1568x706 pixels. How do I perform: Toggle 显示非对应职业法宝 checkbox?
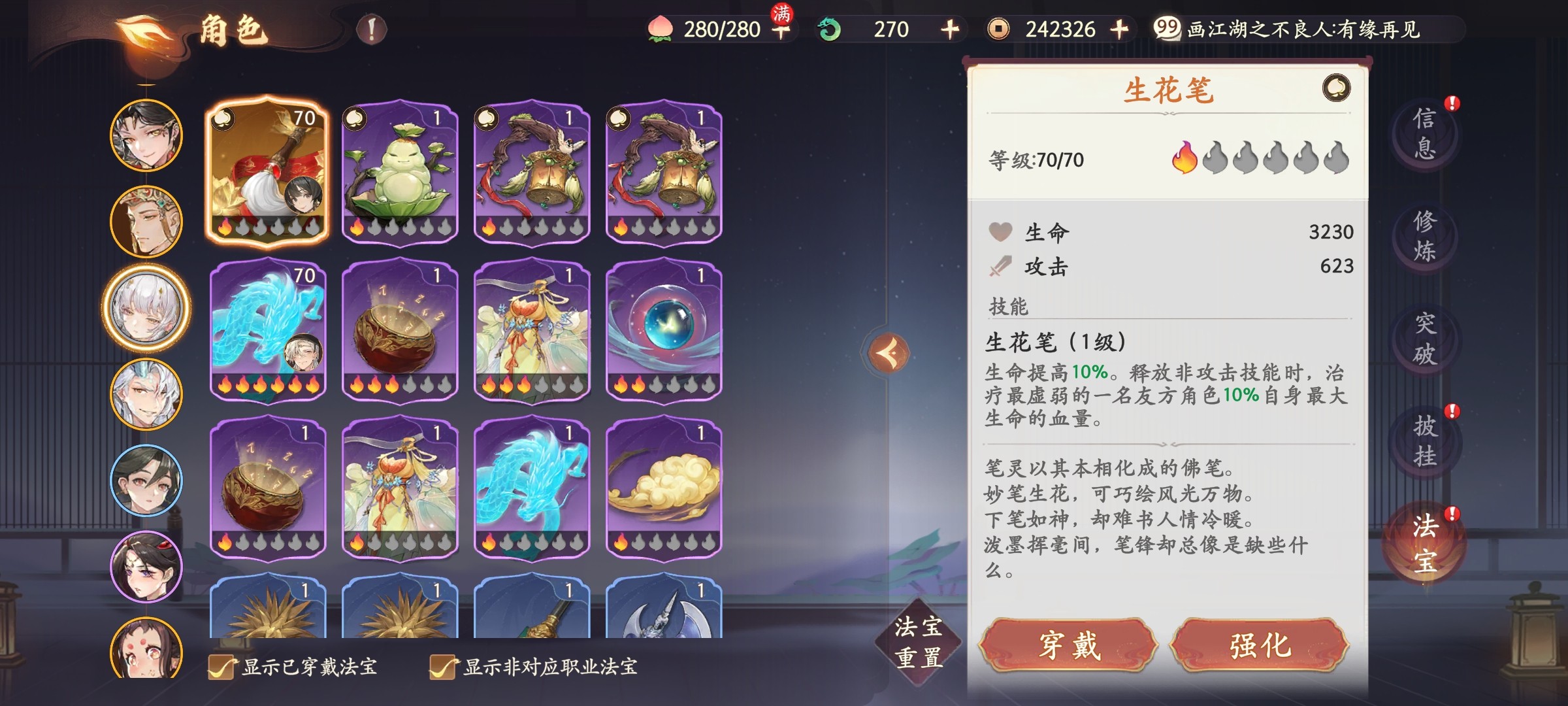tap(442, 667)
